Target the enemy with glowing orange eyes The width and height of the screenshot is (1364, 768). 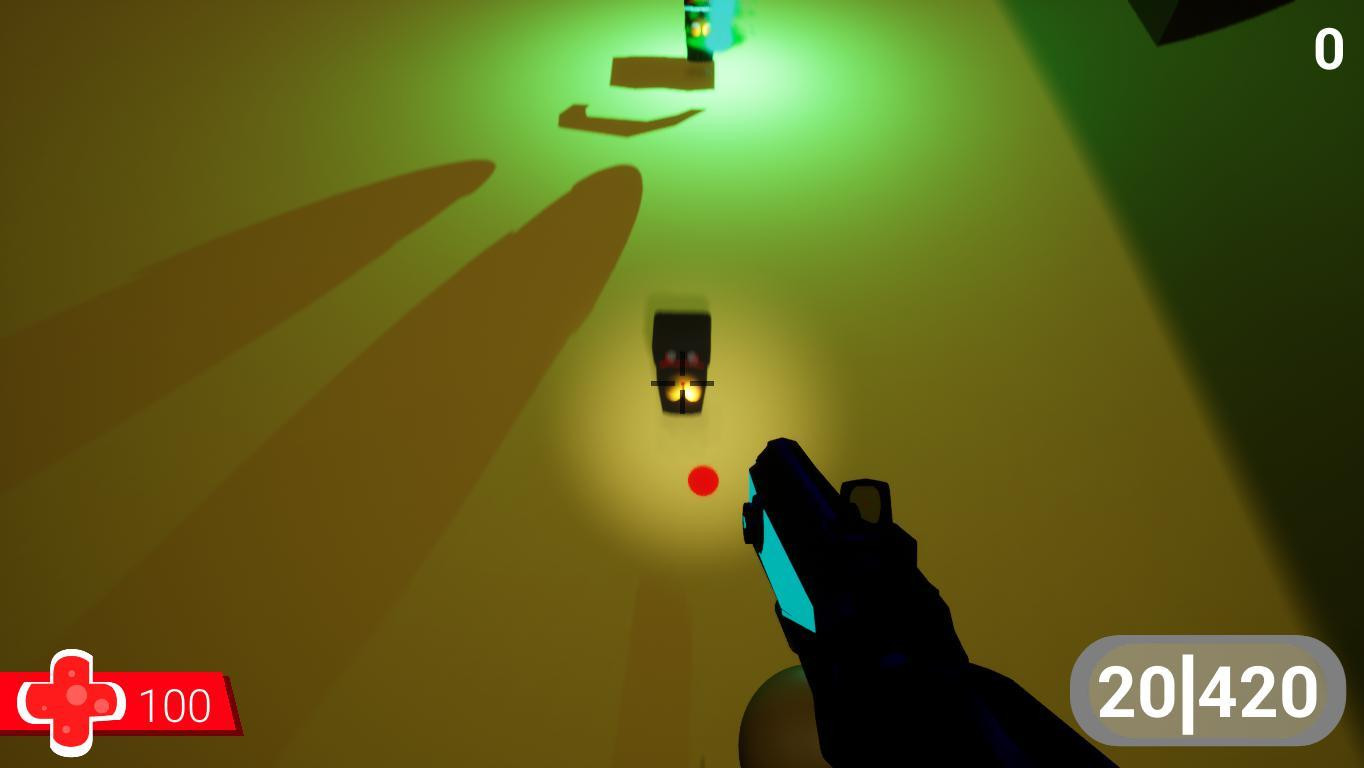coord(680,375)
